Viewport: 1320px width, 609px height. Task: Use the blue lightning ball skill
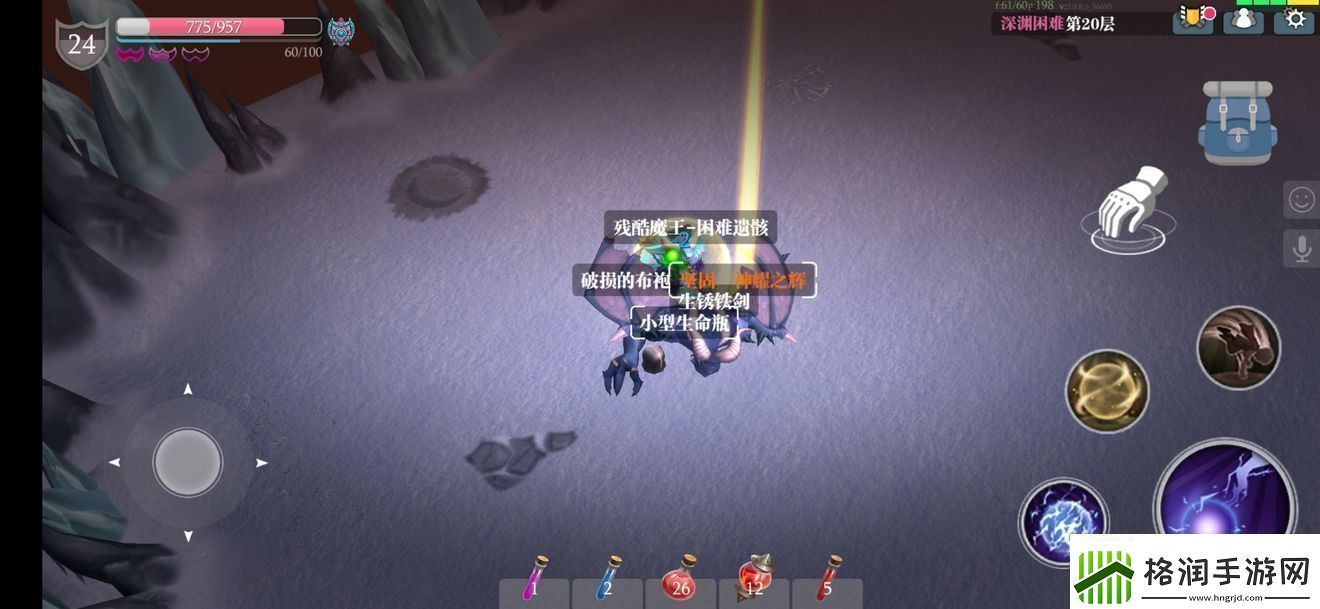[x=1062, y=521]
